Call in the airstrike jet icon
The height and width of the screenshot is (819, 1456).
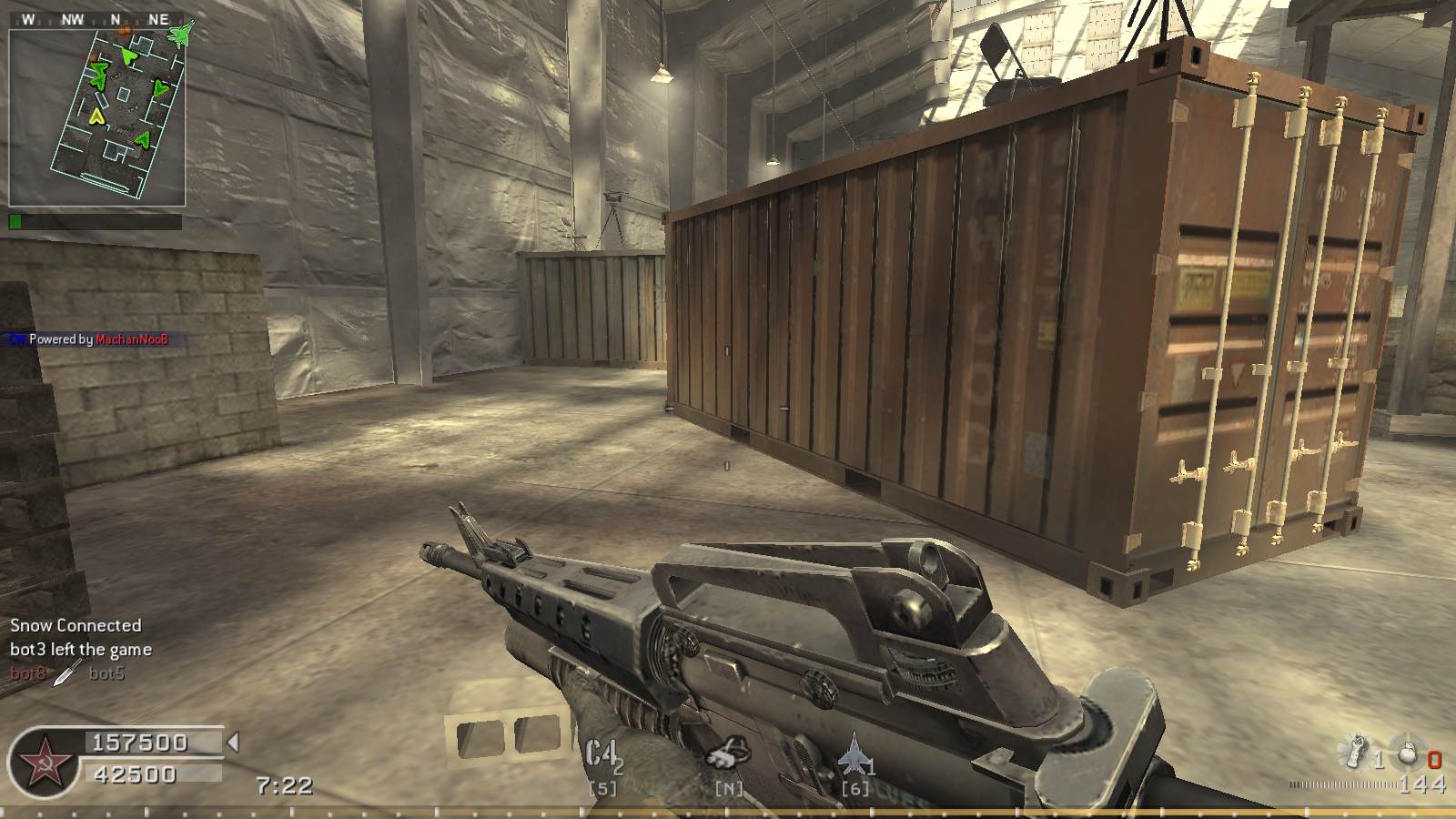pos(853,754)
